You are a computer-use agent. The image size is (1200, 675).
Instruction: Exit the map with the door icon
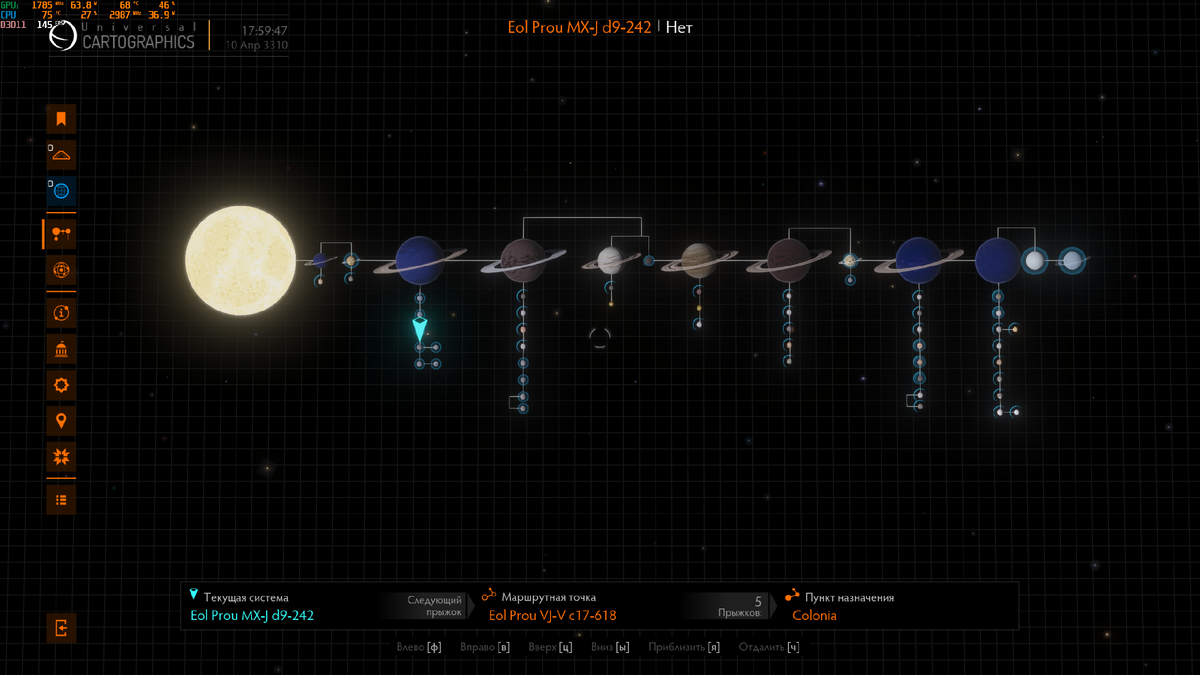click(x=61, y=628)
